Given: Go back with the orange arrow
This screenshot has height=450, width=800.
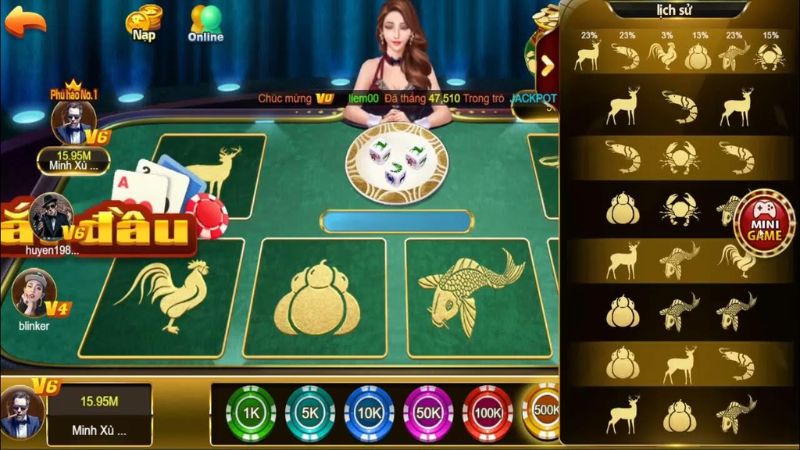Looking at the screenshot, I should click(x=25, y=19).
